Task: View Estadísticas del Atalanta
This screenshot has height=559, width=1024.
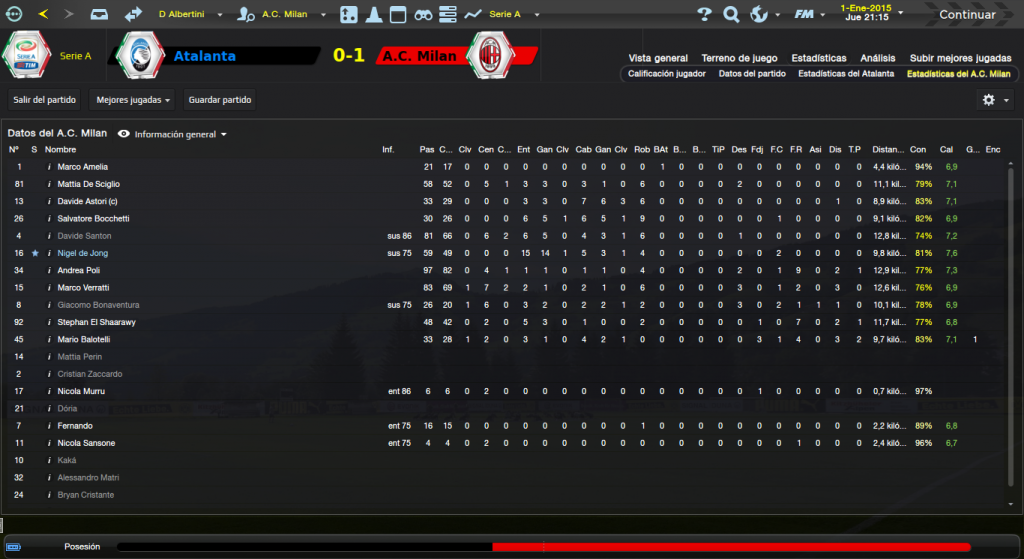Action: coord(845,74)
